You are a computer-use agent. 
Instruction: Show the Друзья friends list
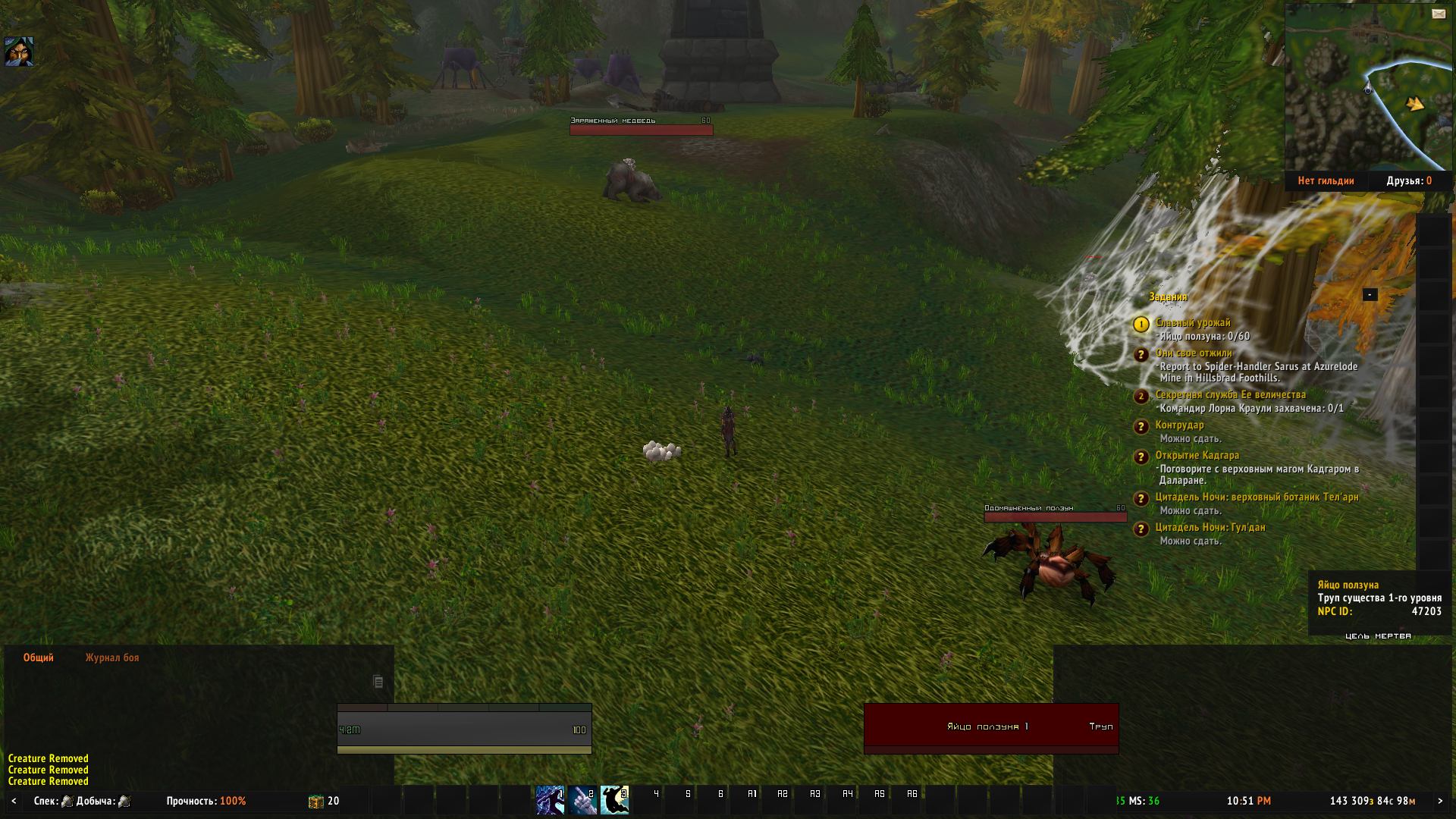coord(1409,180)
